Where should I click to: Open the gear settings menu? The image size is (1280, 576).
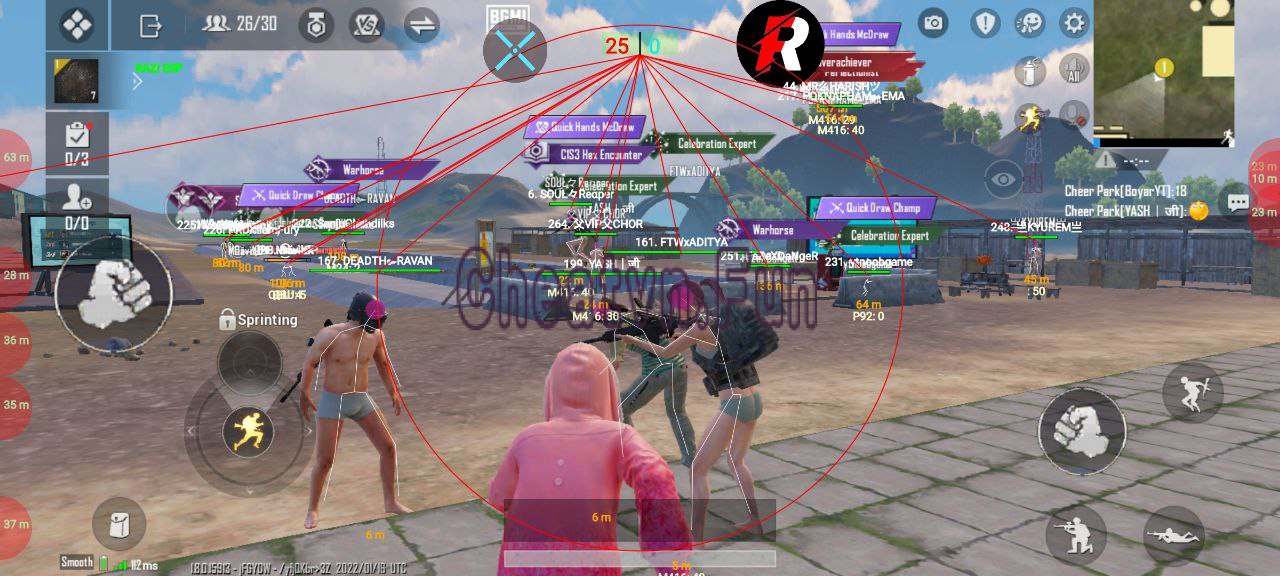click(1074, 23)
